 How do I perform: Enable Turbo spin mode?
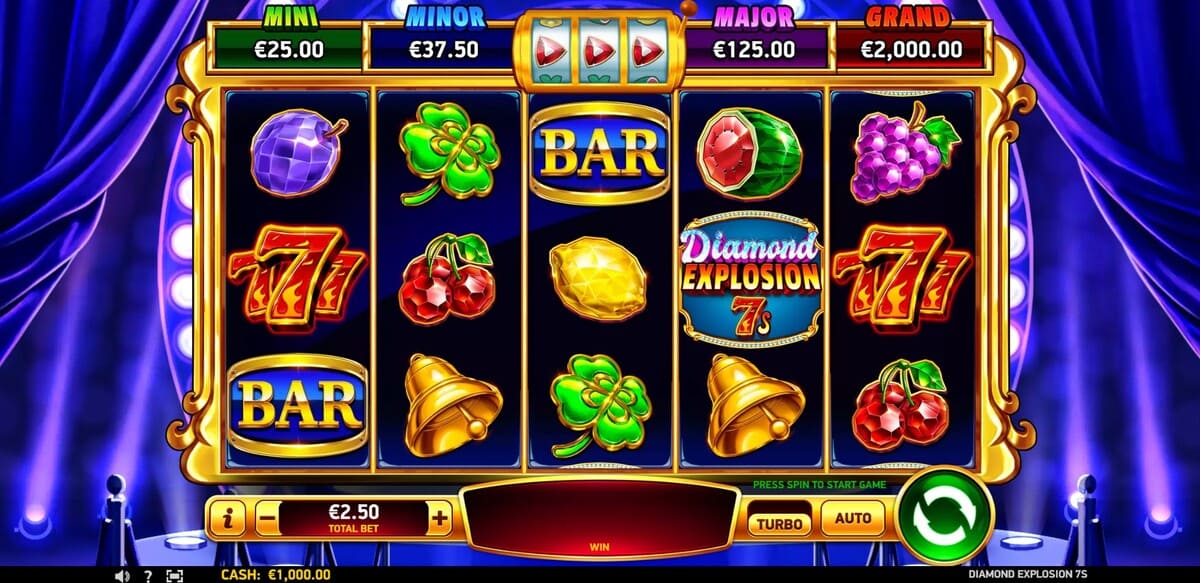780,521
